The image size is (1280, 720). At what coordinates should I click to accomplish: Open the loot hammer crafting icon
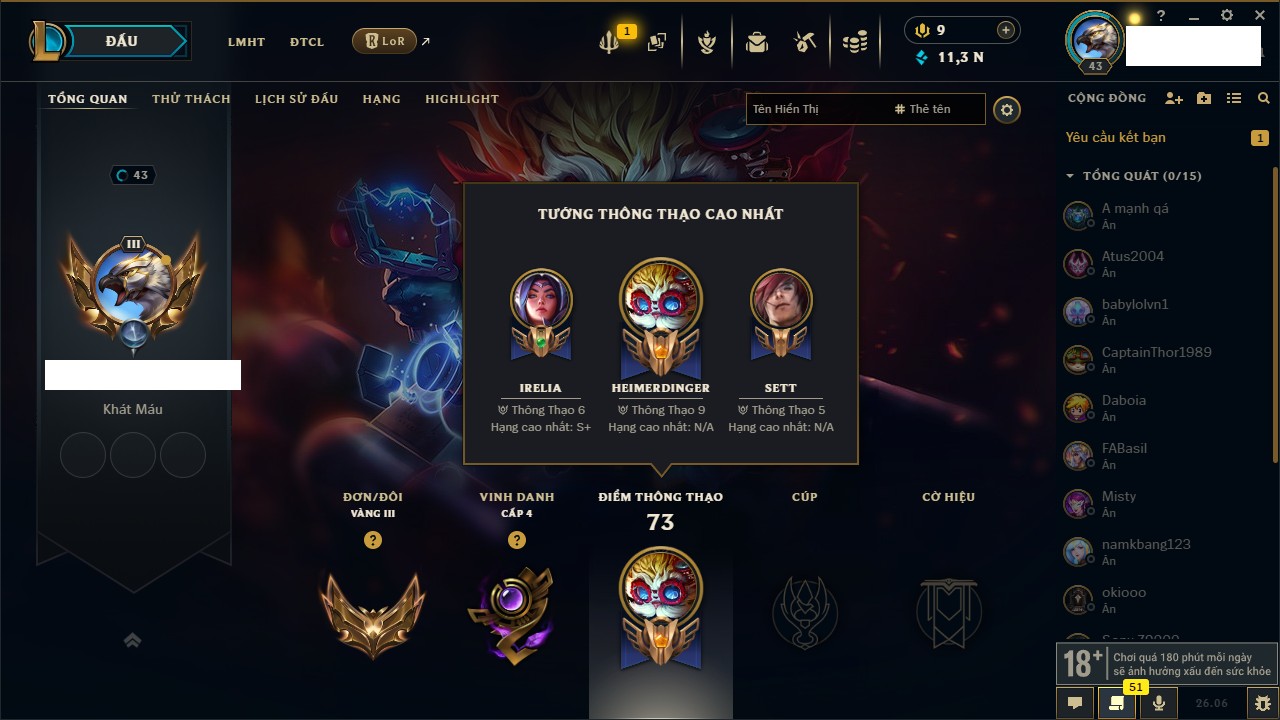[805, 42]
